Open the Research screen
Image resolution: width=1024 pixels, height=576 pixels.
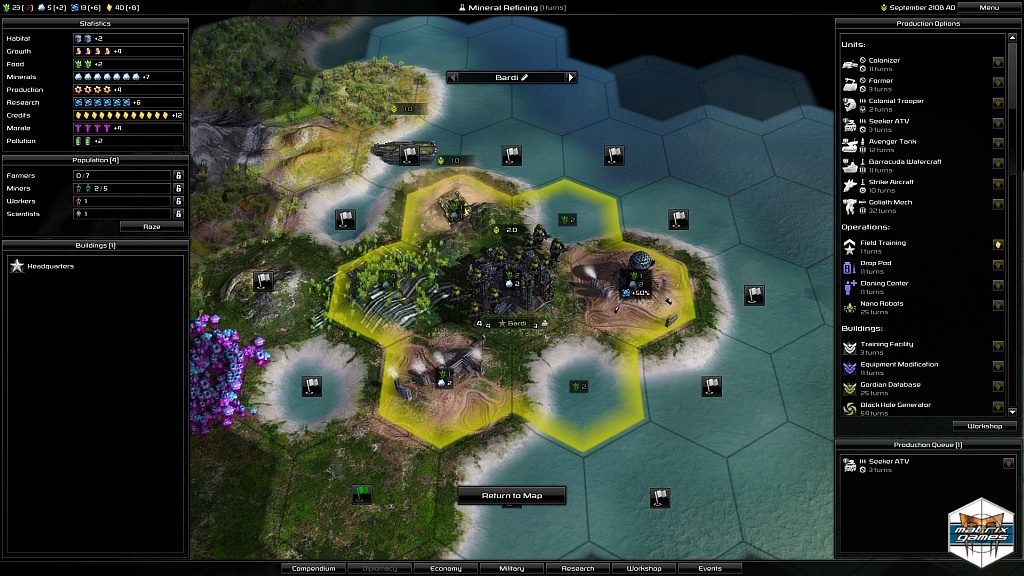[578, 569]
